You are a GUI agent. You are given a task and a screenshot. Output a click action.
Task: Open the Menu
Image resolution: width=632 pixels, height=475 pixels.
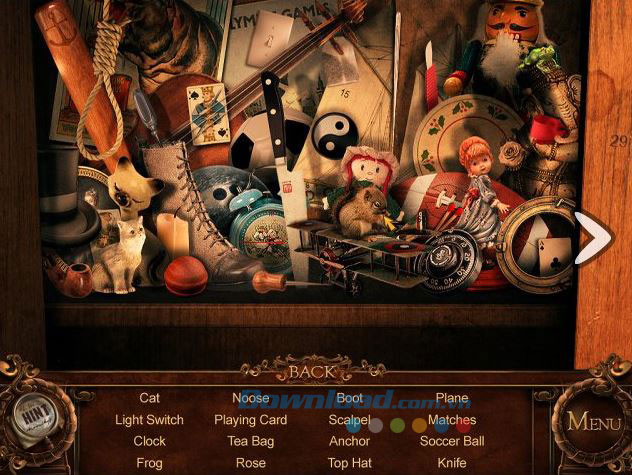(x=593, y=421)
